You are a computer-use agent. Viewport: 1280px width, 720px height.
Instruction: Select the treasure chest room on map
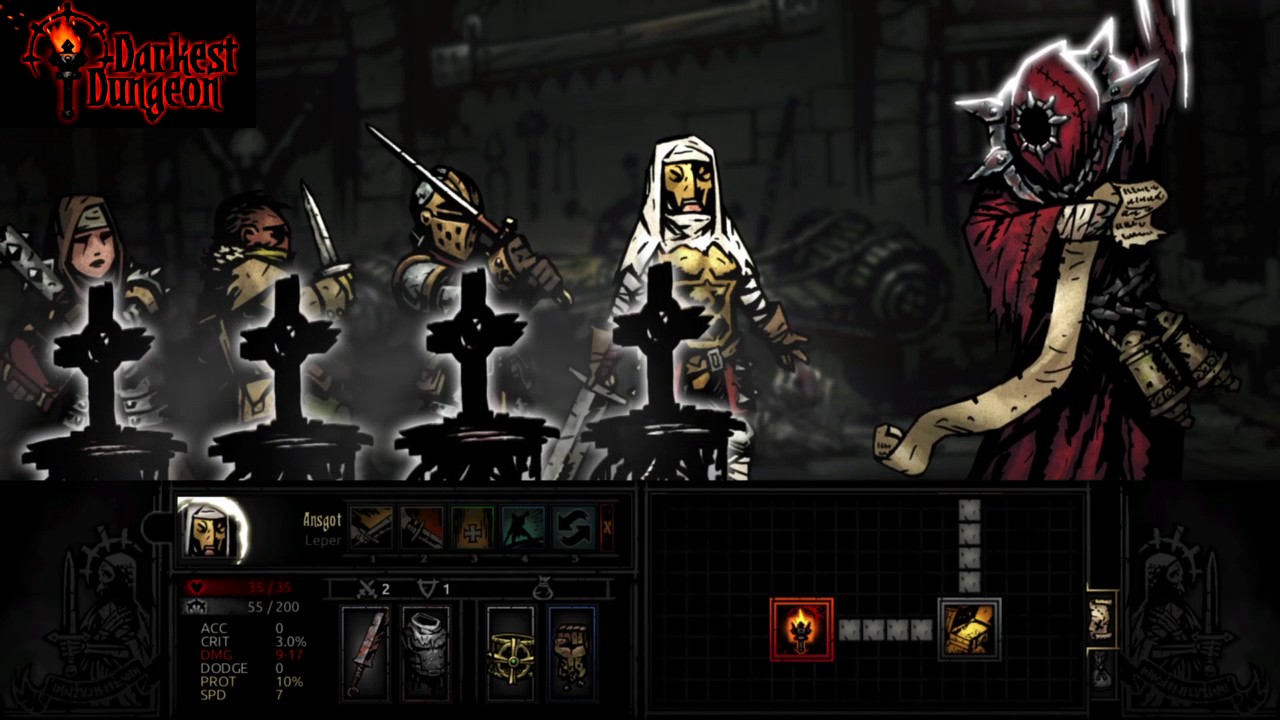(969, 629)
